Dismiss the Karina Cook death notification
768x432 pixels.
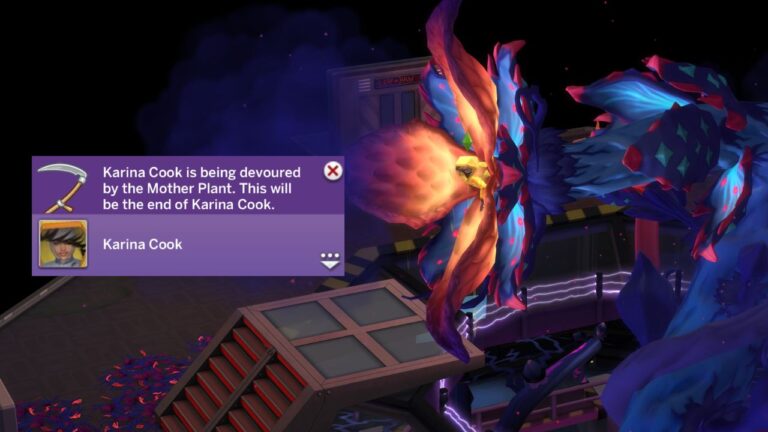(333, 171)
